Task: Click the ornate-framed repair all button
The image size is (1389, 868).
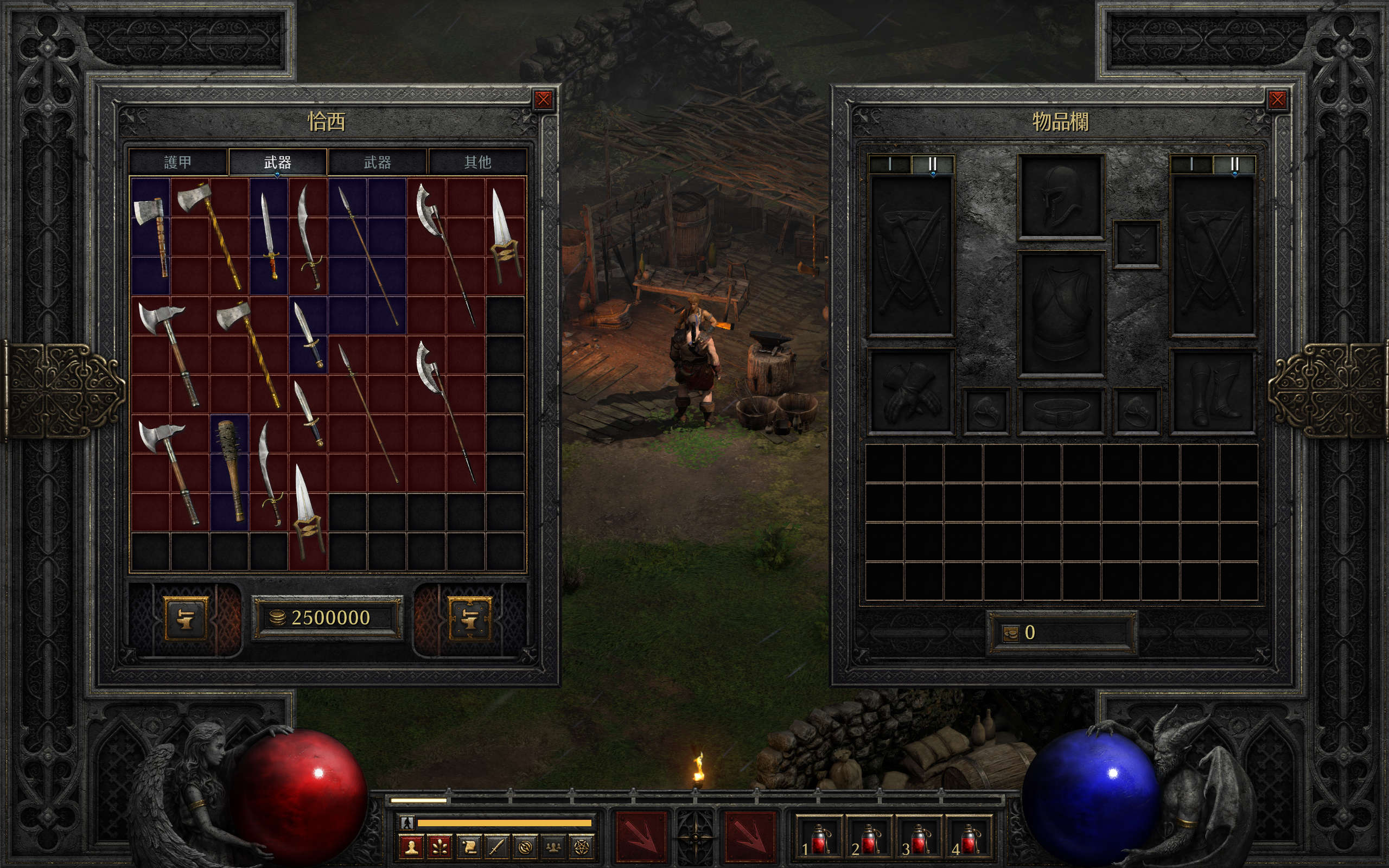Action: pos(469,618)
